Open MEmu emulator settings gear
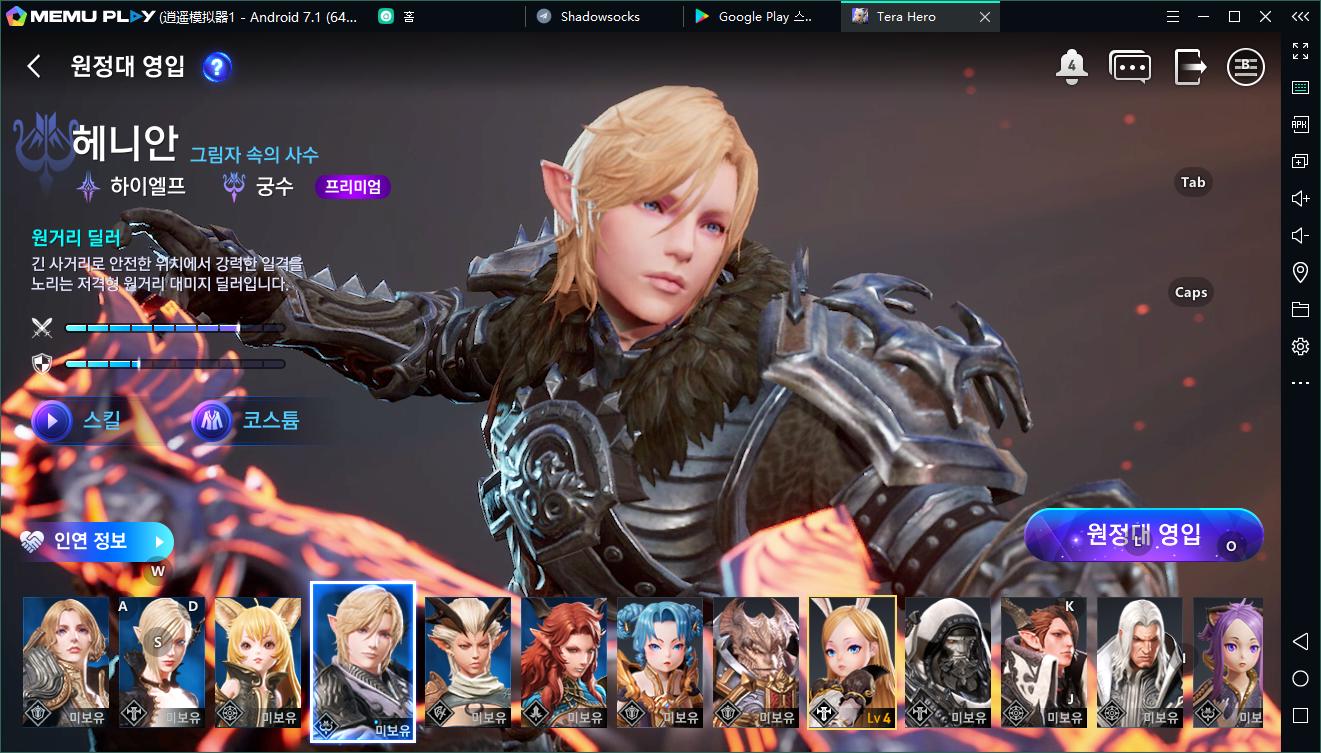 pos(1300,347)
